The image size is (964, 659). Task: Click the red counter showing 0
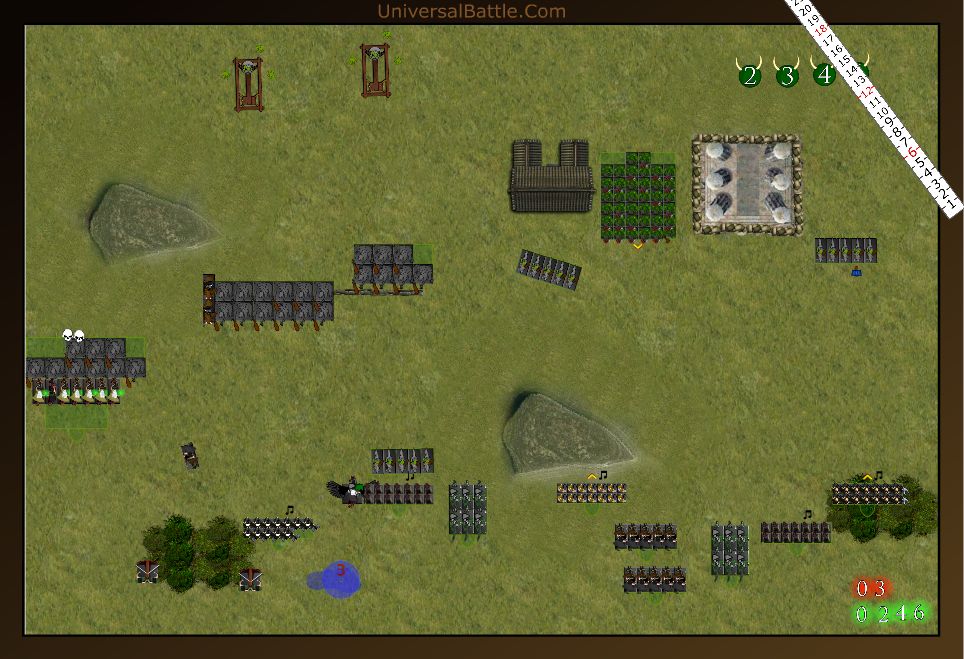(x=862, y=588)
